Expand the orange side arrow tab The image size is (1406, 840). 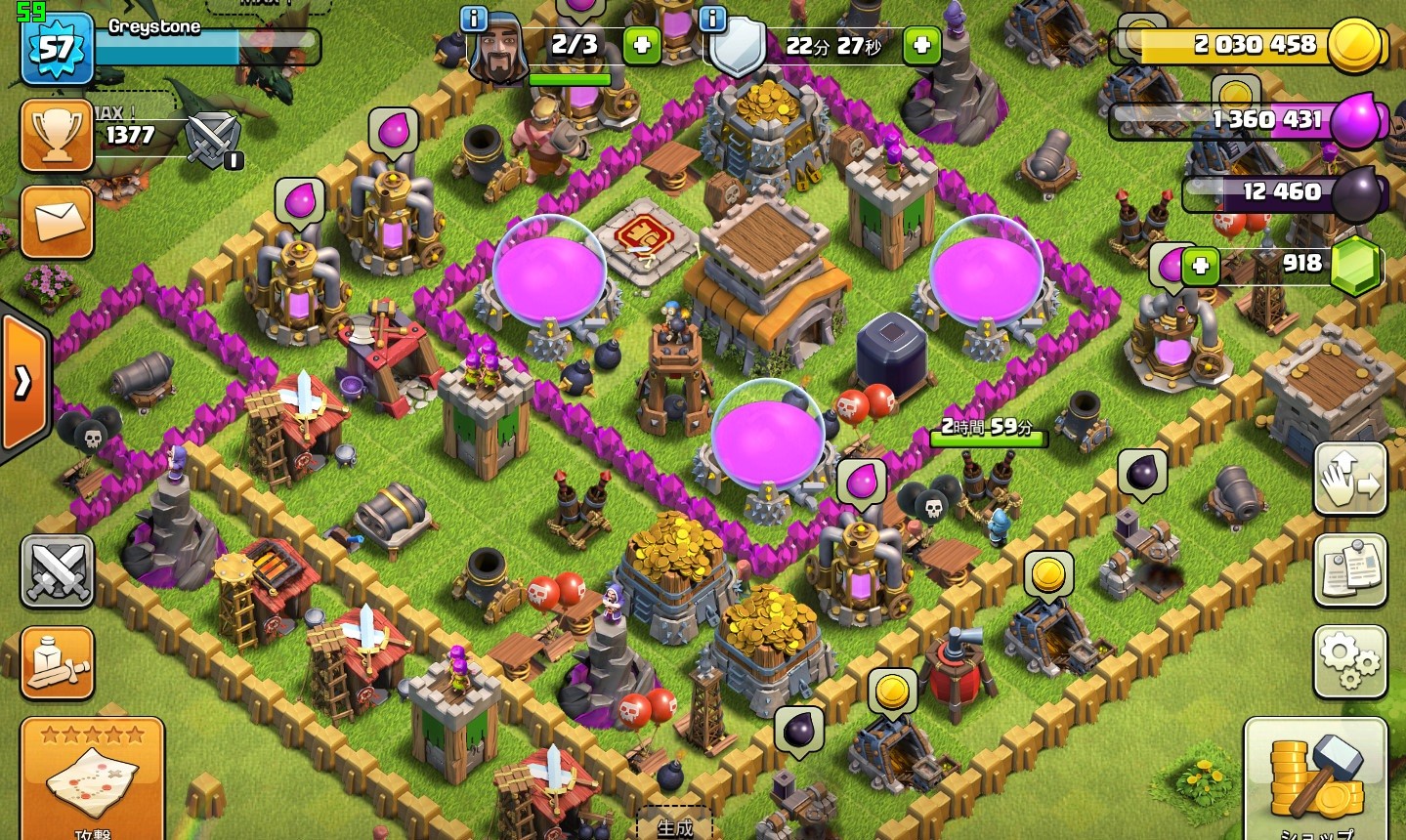click(x=23, y=382)
